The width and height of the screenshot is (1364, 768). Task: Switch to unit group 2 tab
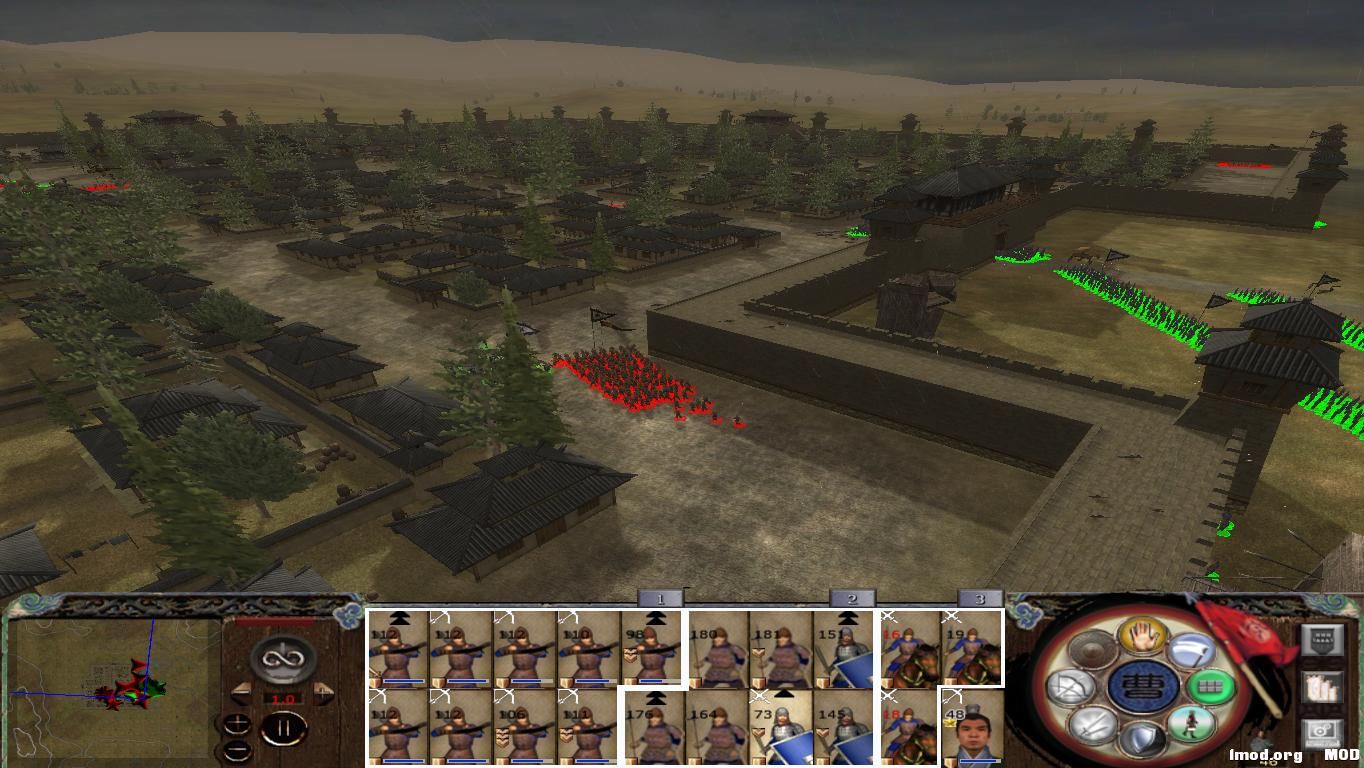point(852,598)
